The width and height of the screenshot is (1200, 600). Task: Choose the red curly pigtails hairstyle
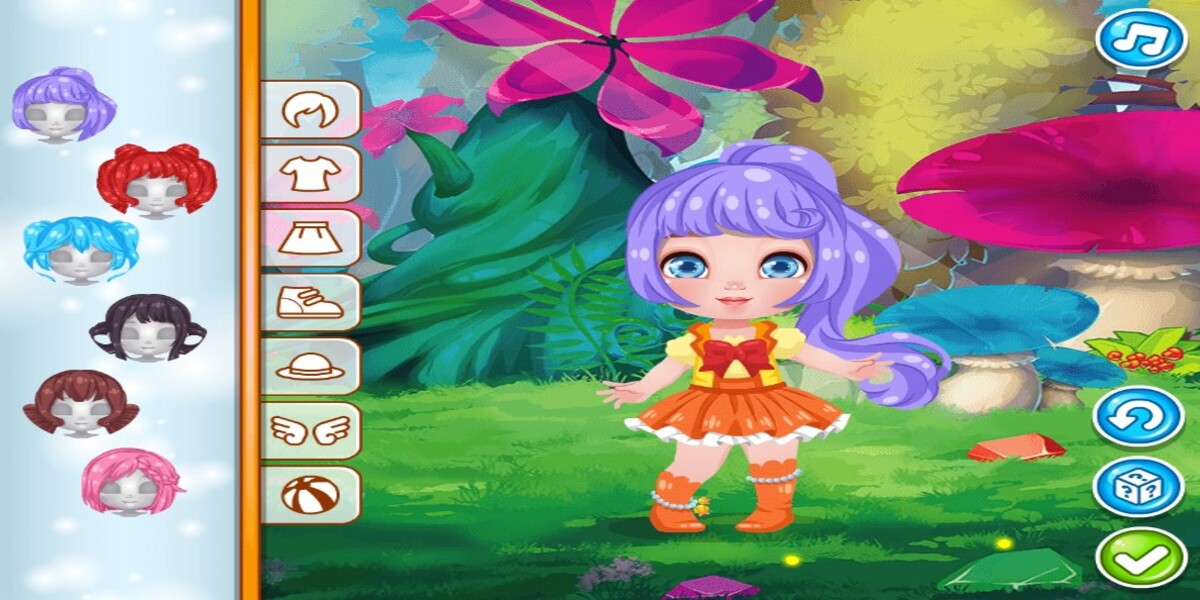pos(156,179)
